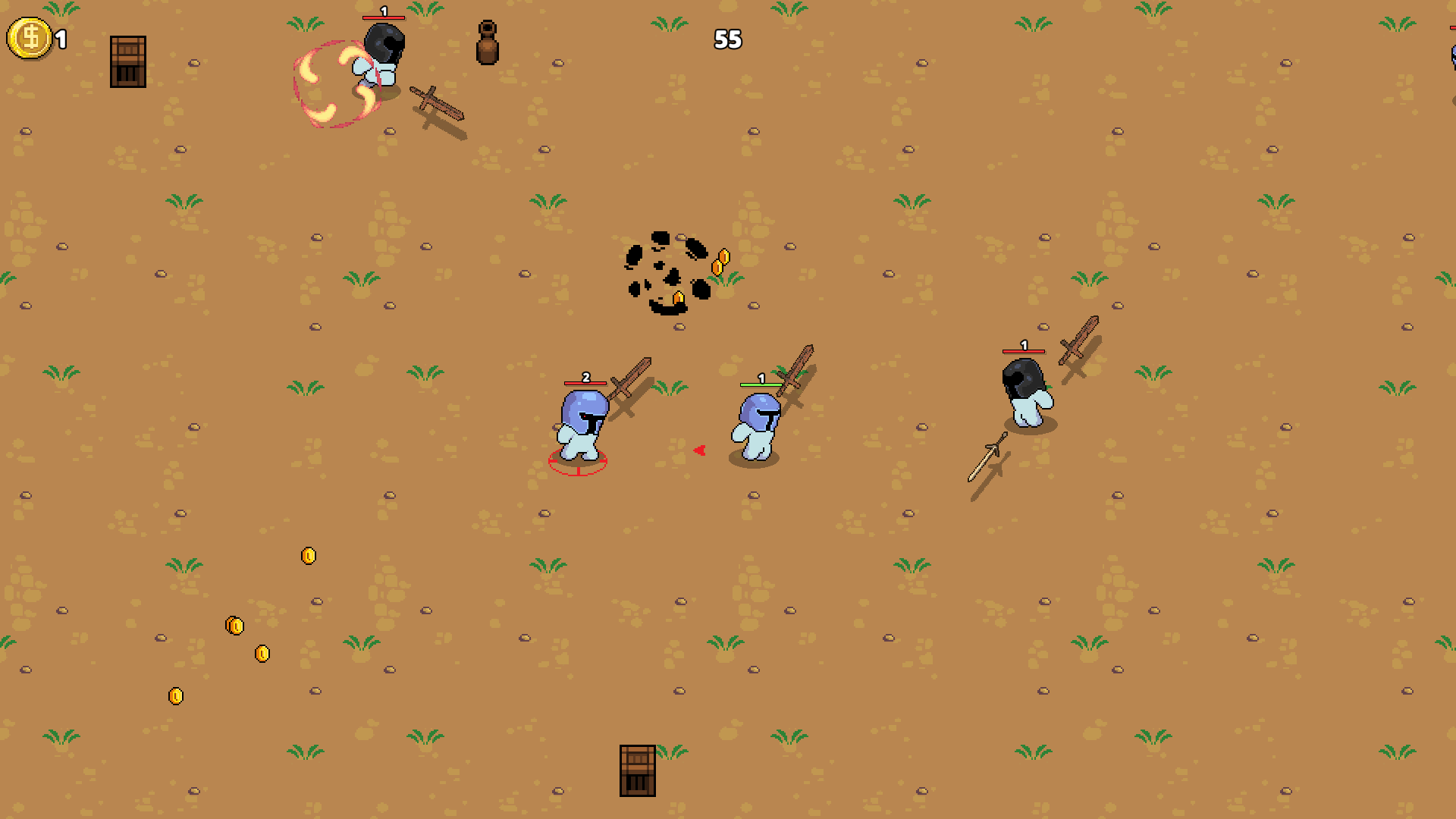Click the black smoke explosion cloud
Viewport: 1456px width, 819px height.
click(666, 273)
